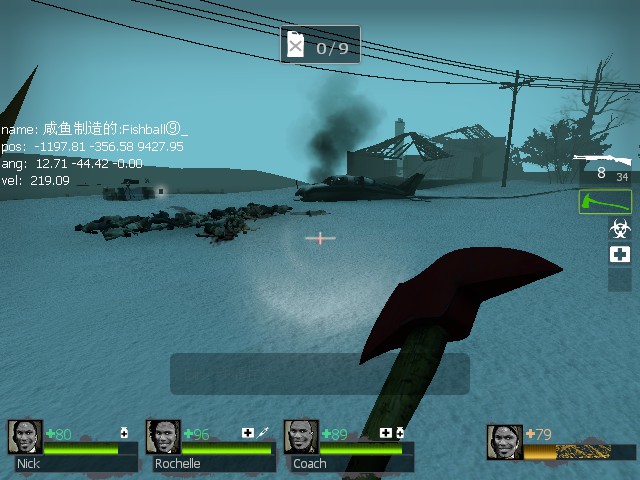Select Rochelle's teammate portrait
640x480 pixels.
point(163,437)
